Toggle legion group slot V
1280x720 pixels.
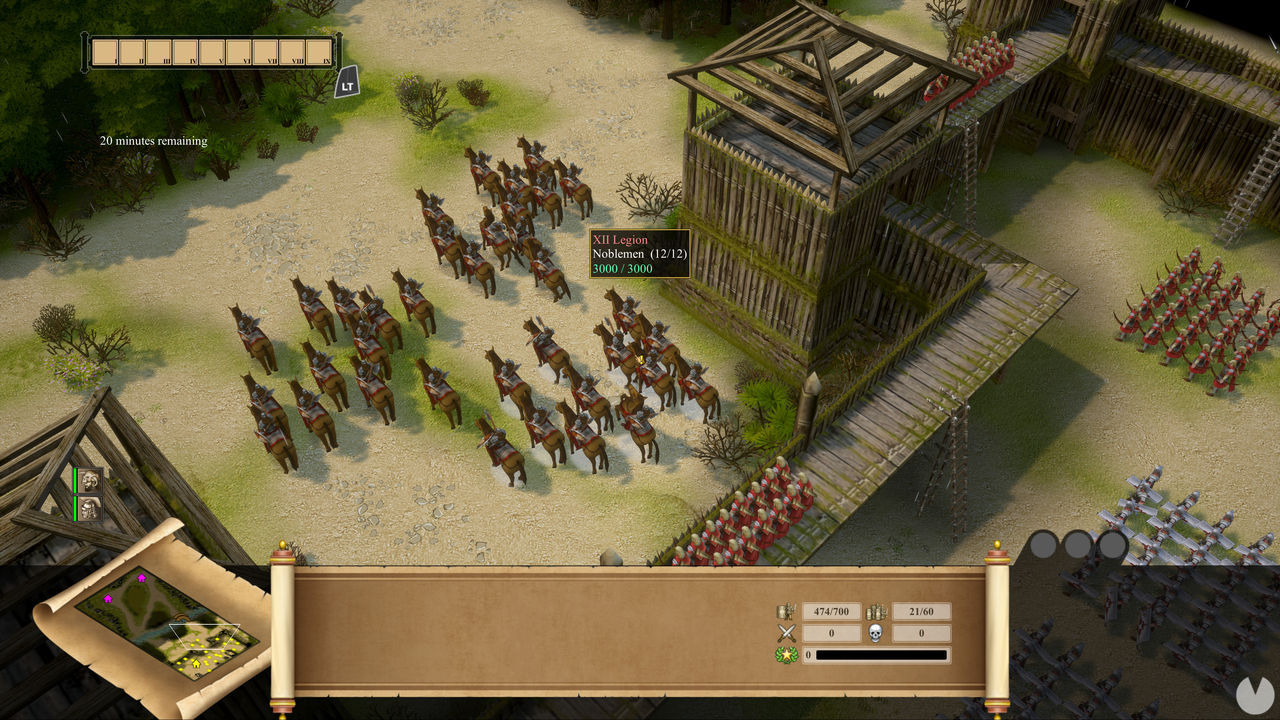click(x=213, y=52)
